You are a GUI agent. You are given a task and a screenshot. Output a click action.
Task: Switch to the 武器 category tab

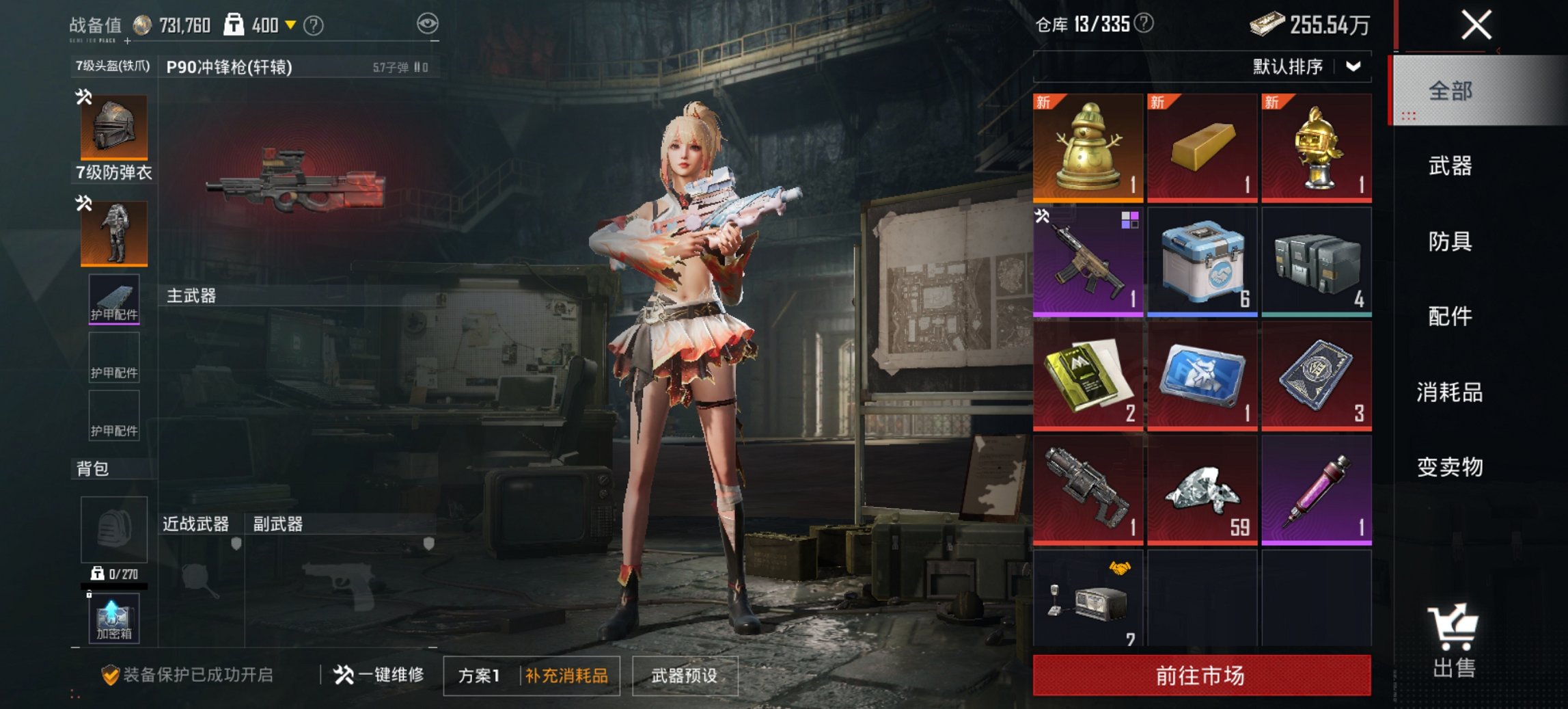tap(1450, 165)
